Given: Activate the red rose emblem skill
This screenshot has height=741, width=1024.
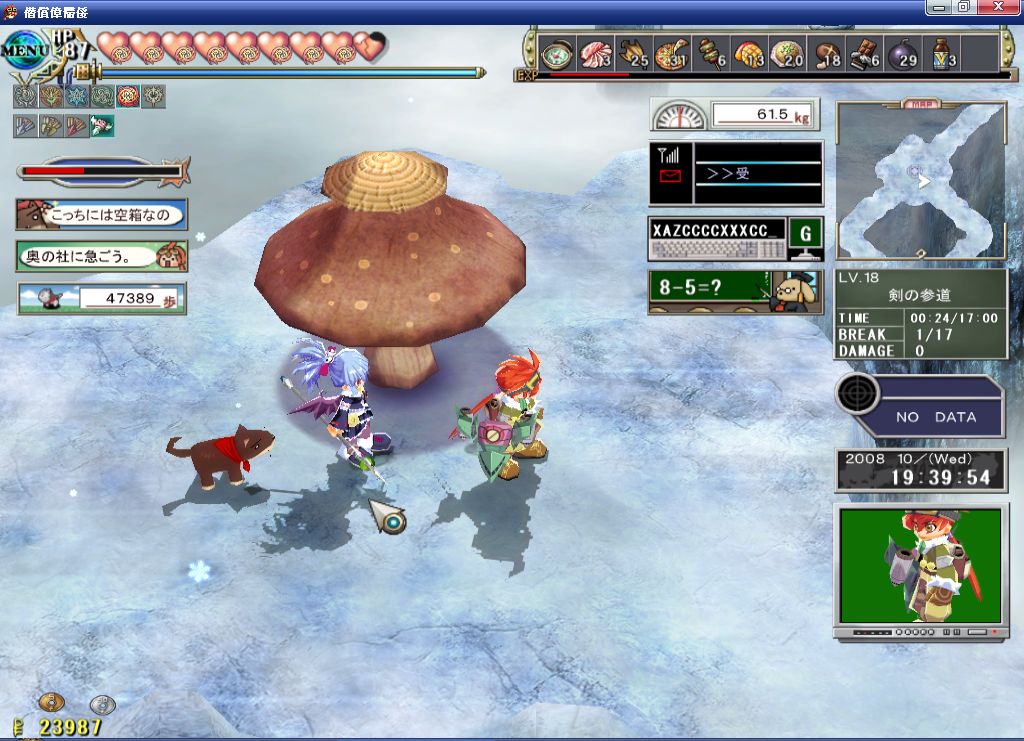Looking at the screenshot, I should click(128, 97).
